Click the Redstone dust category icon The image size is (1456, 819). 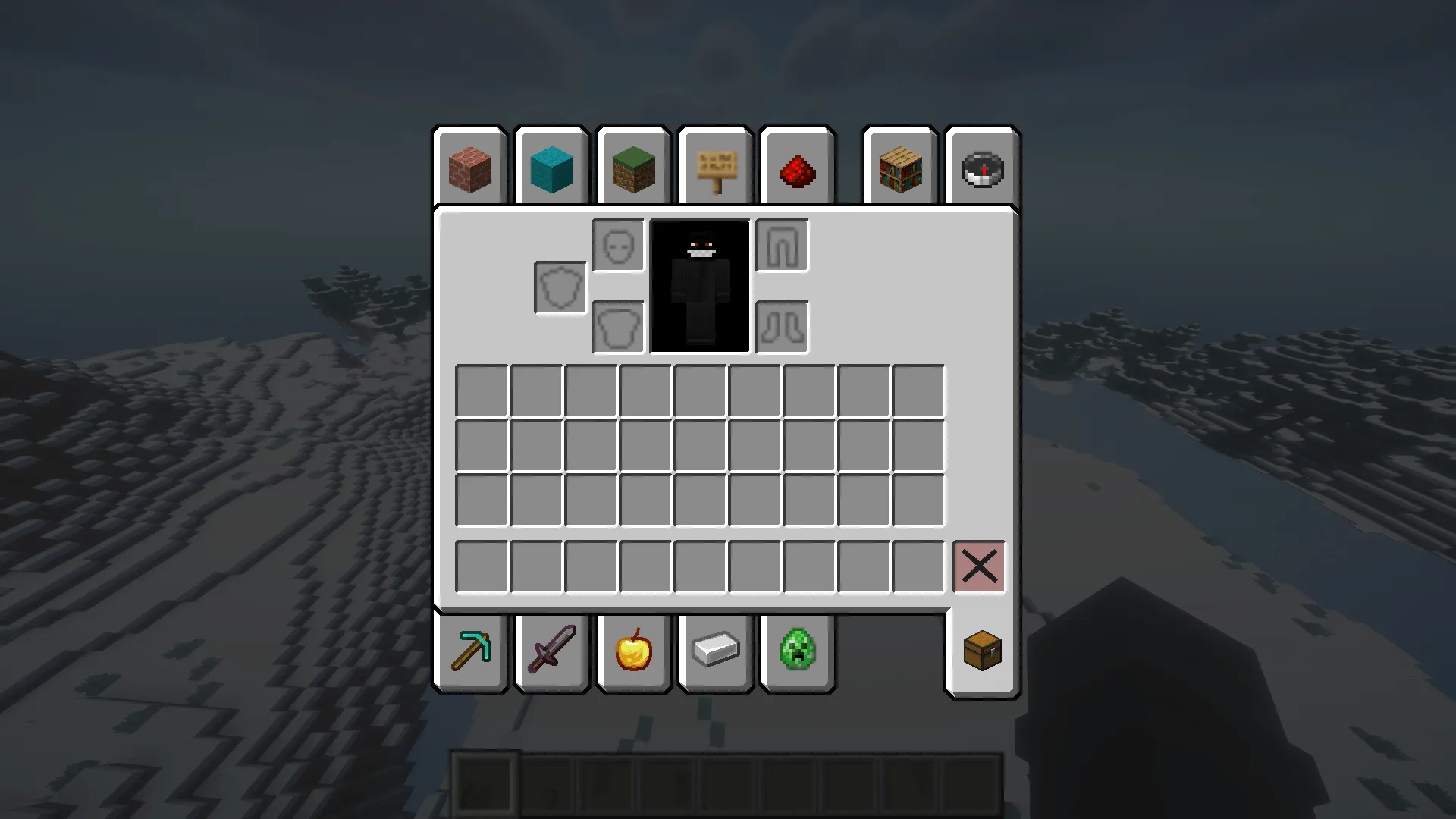pos(797,168)
